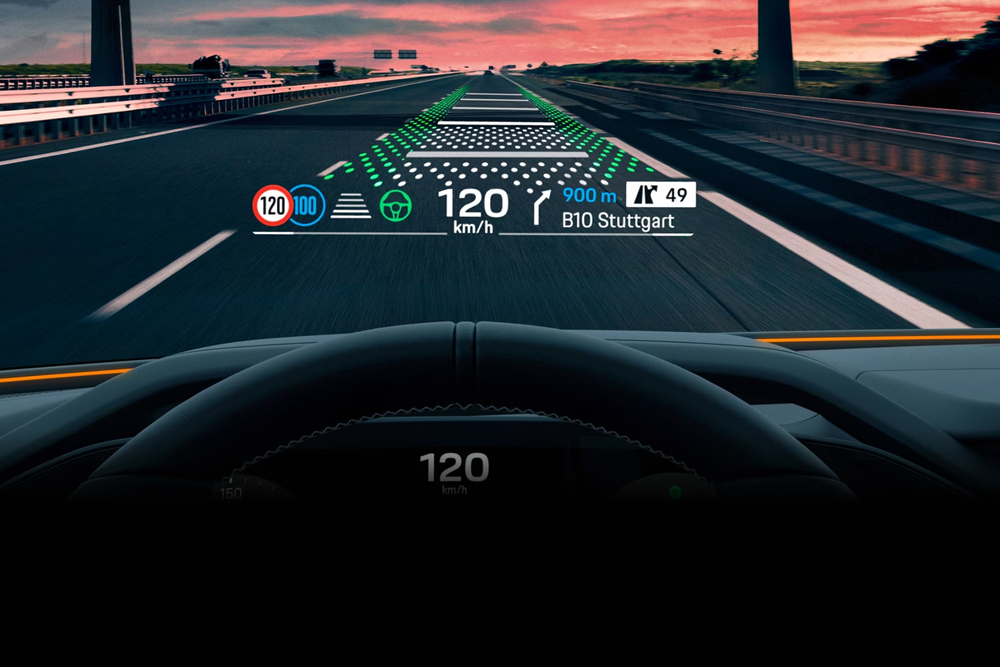1000x667 pixels.
Task: Click the red 120 speed limit sign
Action: tap(272, 206)
